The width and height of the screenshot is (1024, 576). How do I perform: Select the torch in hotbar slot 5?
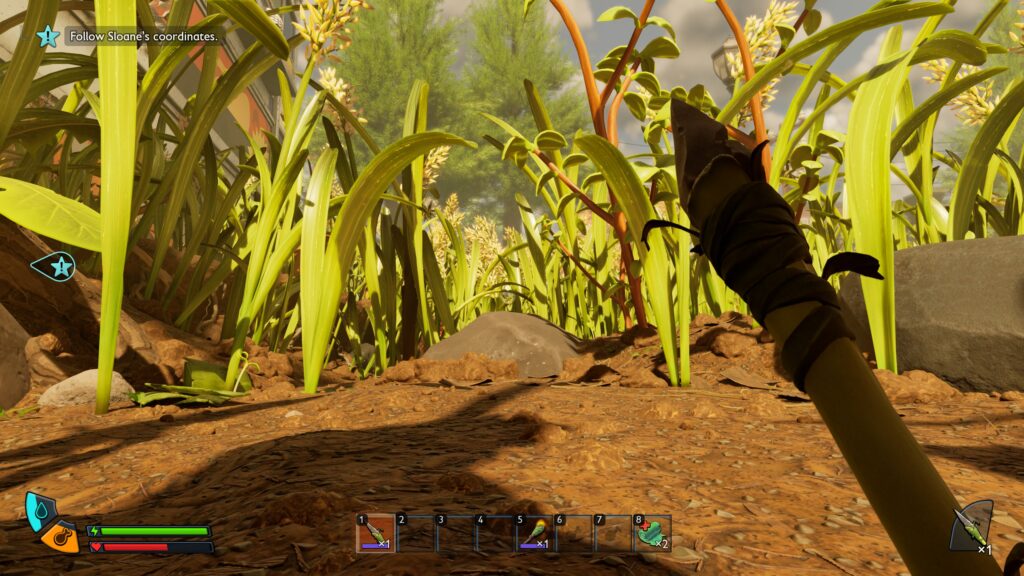tap(535, 533)
